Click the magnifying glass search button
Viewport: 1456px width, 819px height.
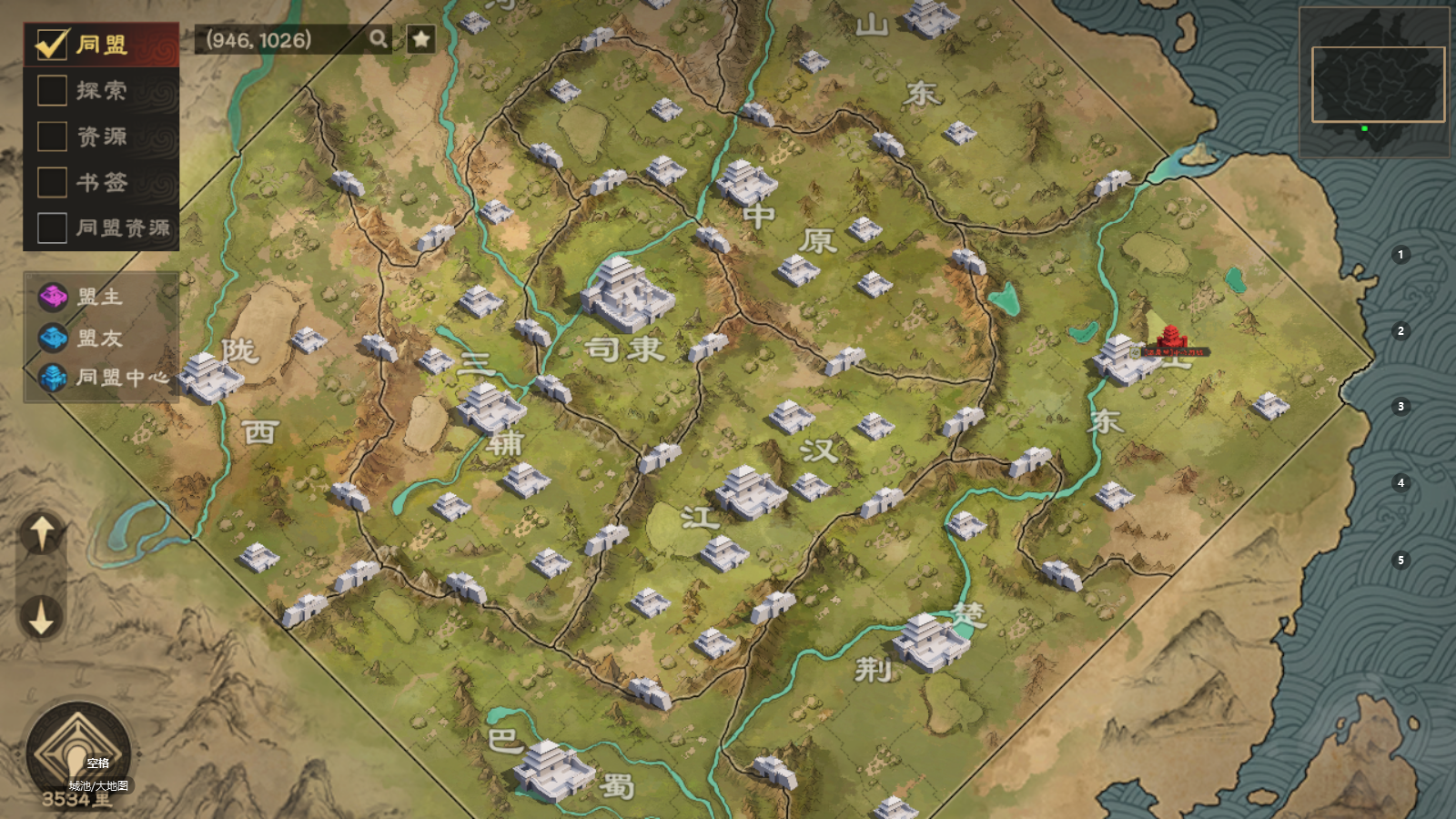[378, 39]
